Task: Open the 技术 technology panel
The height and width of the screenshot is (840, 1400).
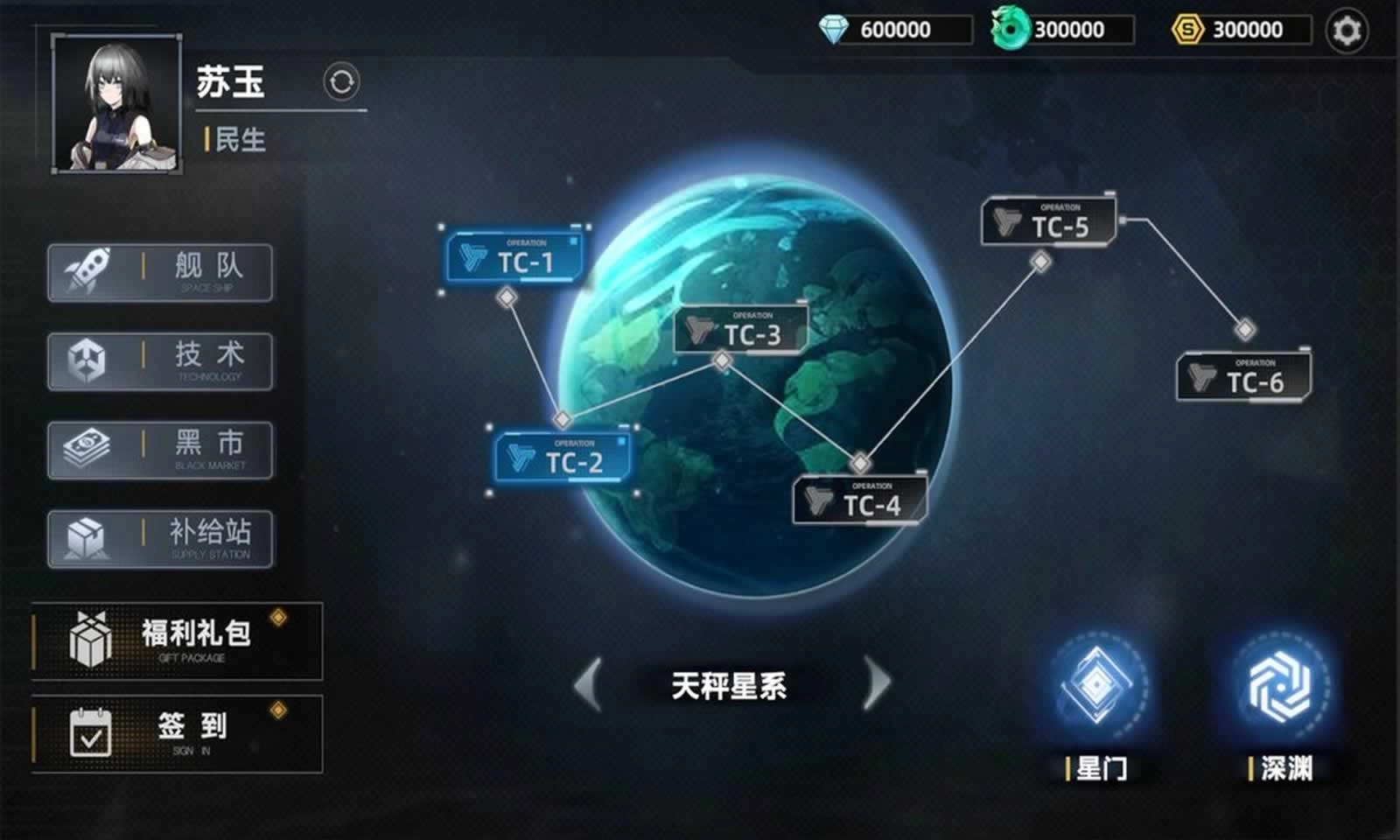Action: [160, 361]
